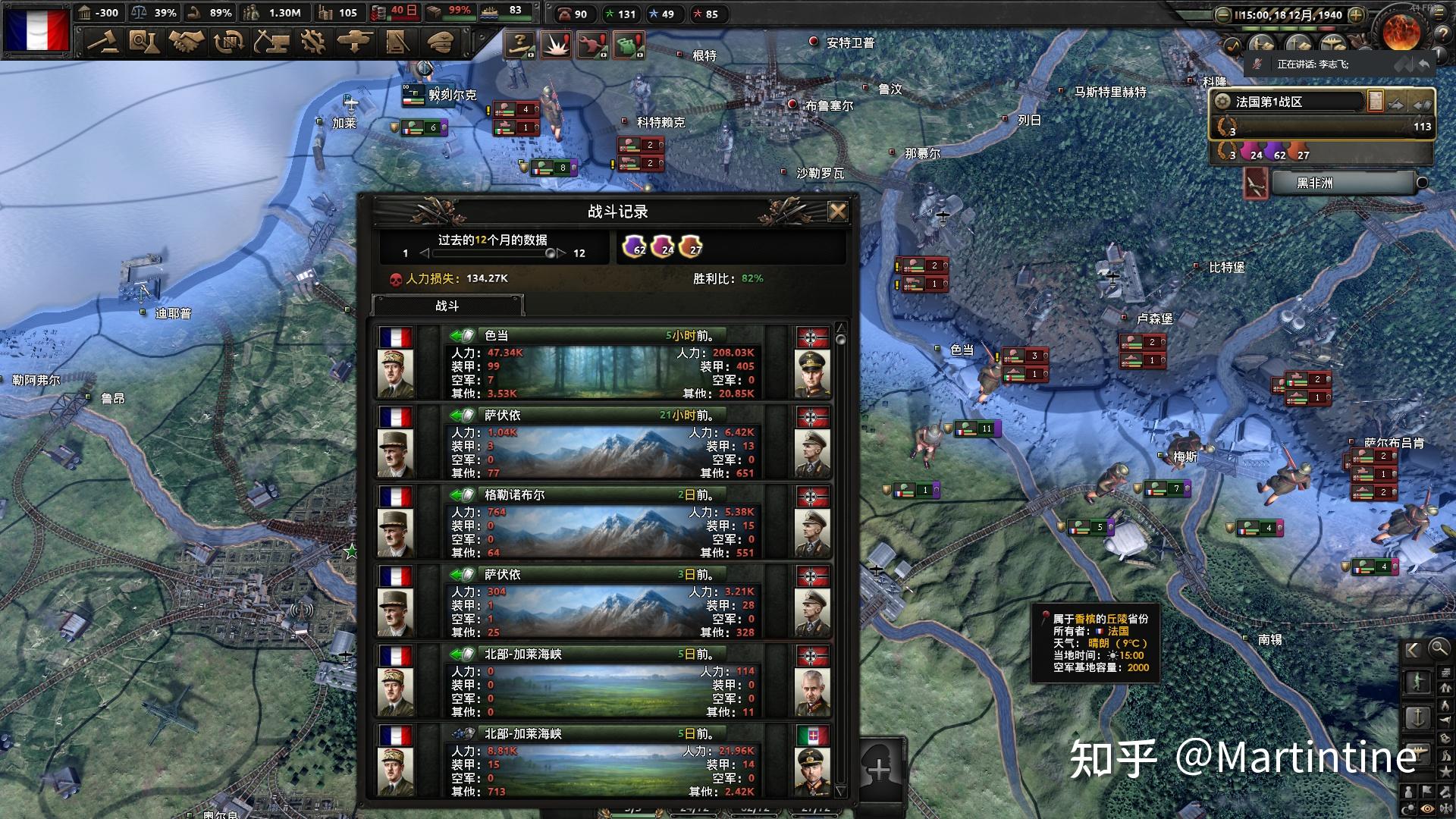The image size is (1456, 819).
Task: Open the French flag country overview
Action: pos(36,29)
